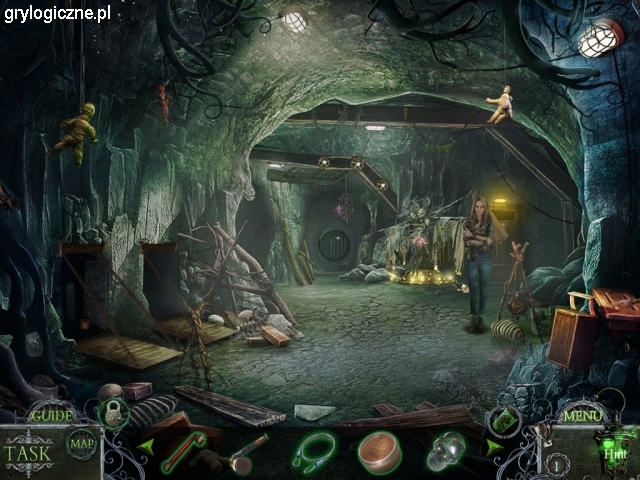640x480 pixels.
Task: Show the Map
Action: [80, 443]
